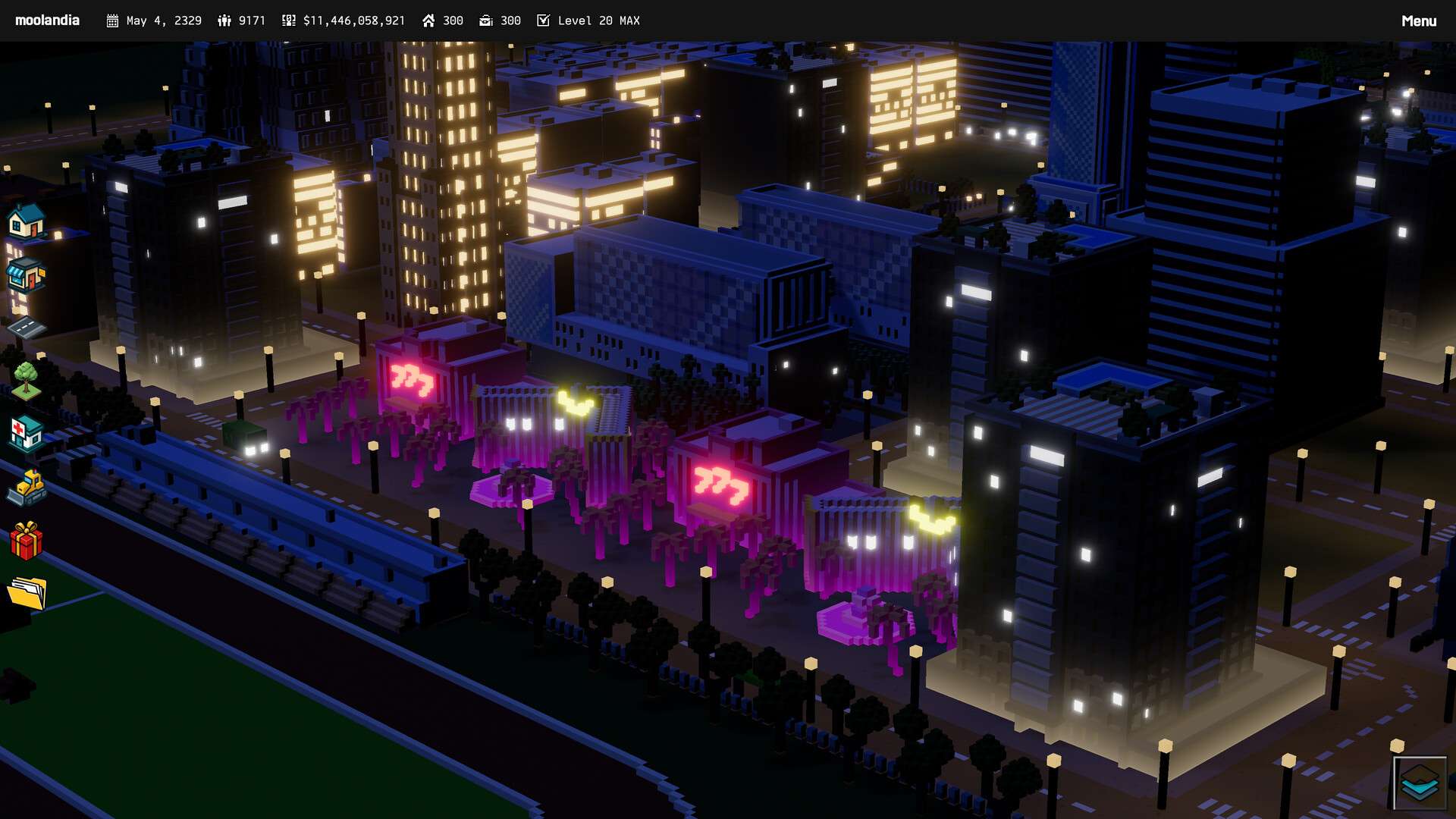Click the moolandia city name

(x=47, y=20)
